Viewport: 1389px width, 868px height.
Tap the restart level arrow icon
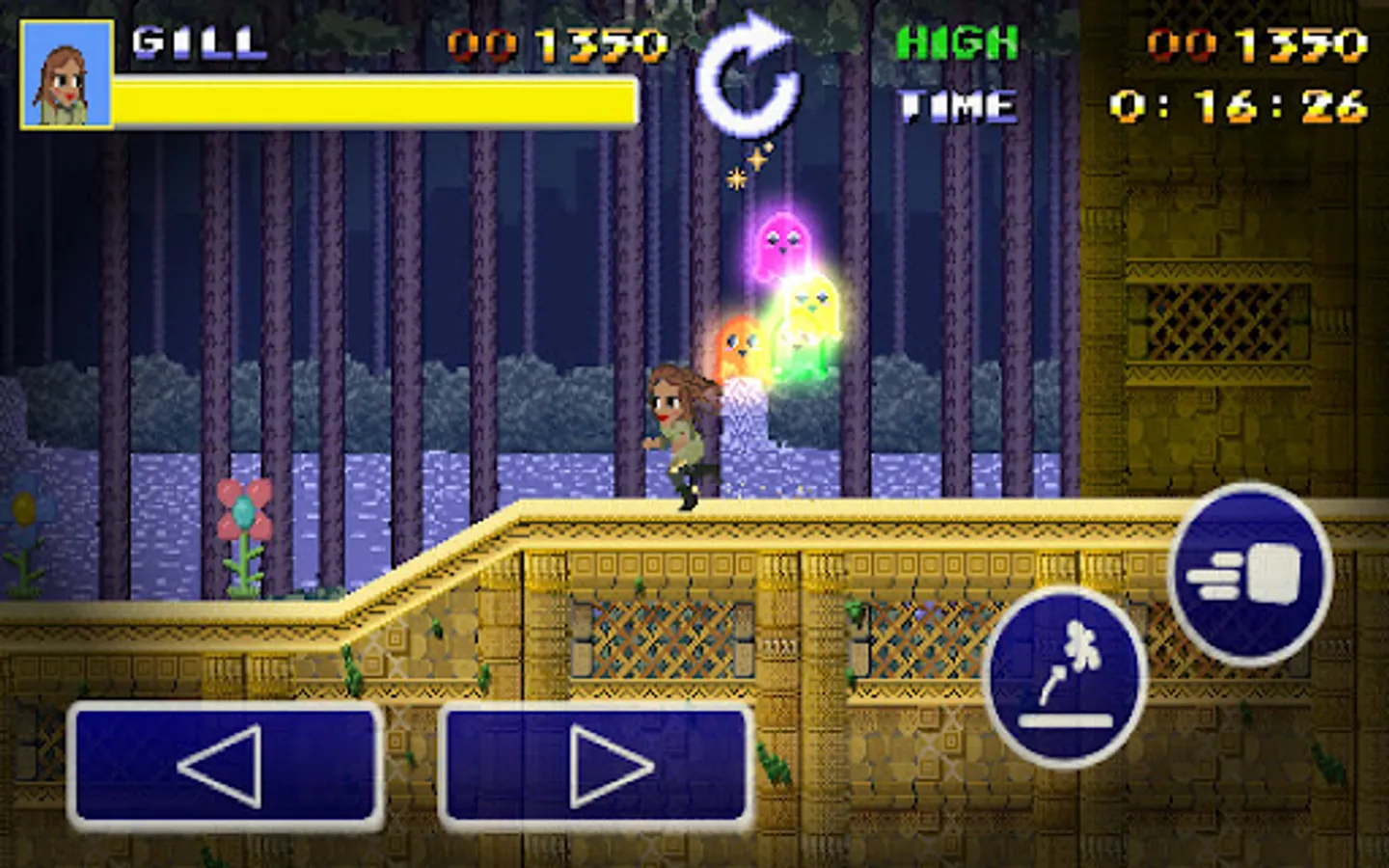(x=748, y=77)
